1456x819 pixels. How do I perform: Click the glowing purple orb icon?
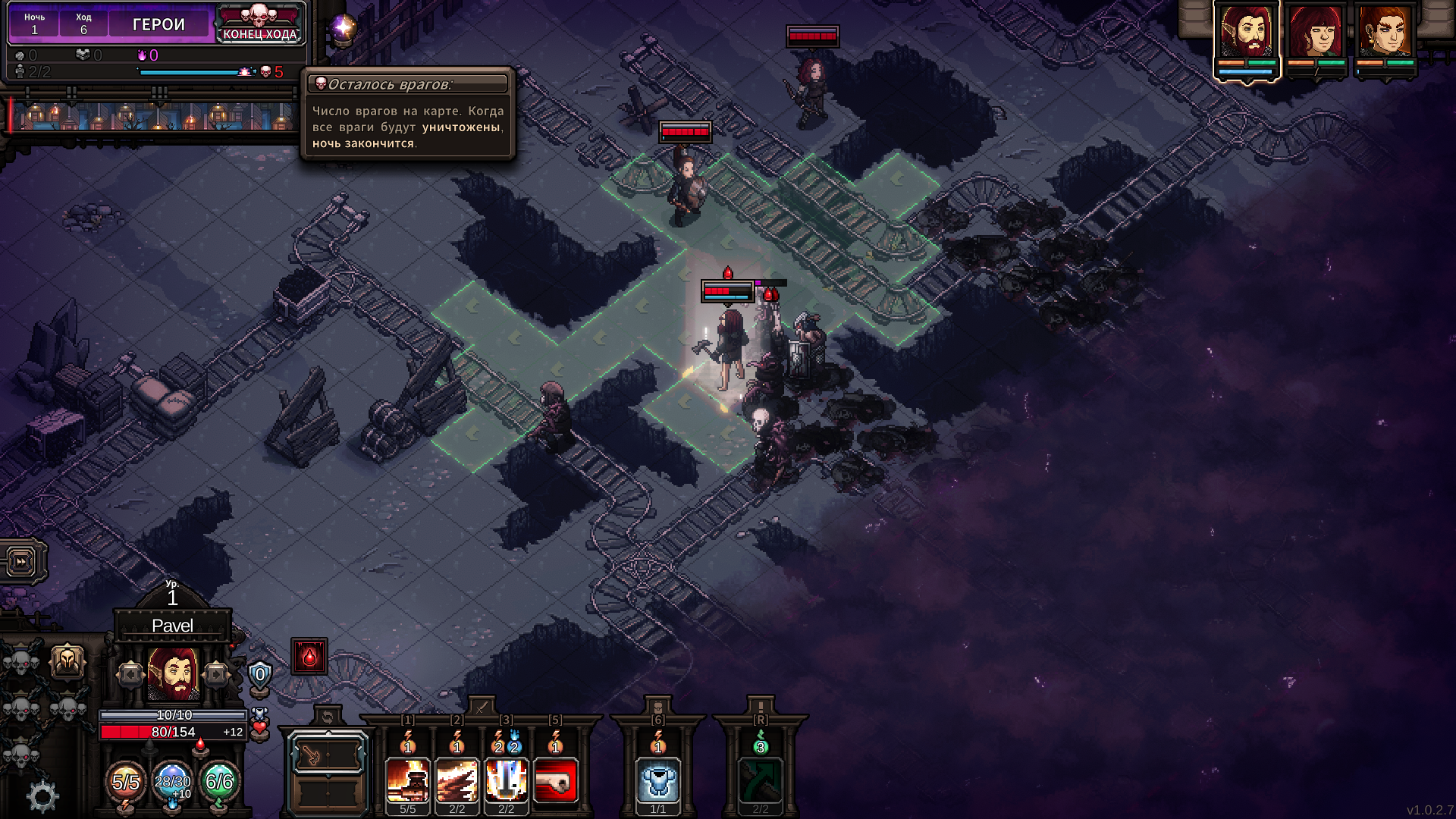coord(343,29)
